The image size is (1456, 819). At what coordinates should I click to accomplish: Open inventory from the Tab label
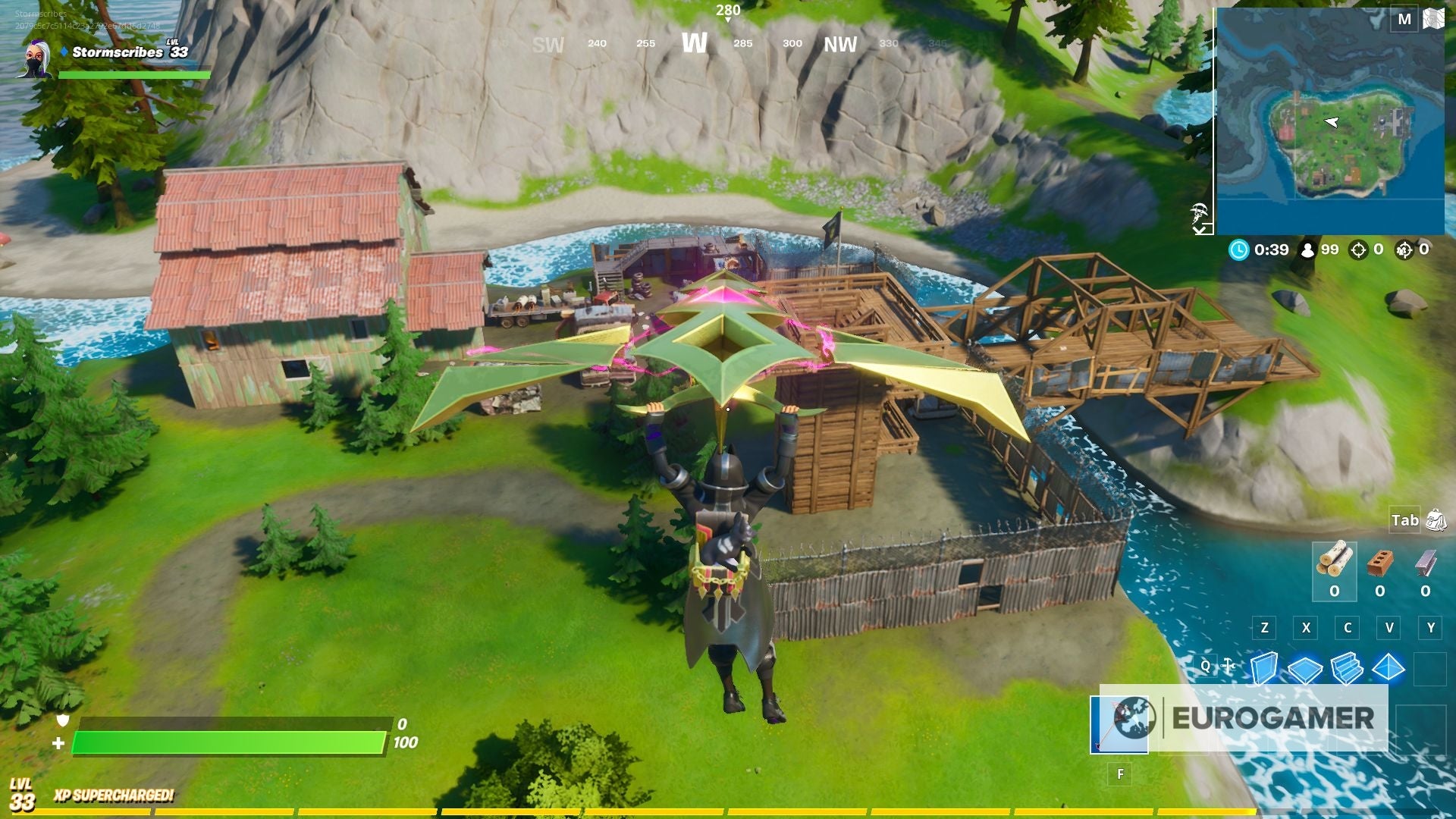(1405, 520)
